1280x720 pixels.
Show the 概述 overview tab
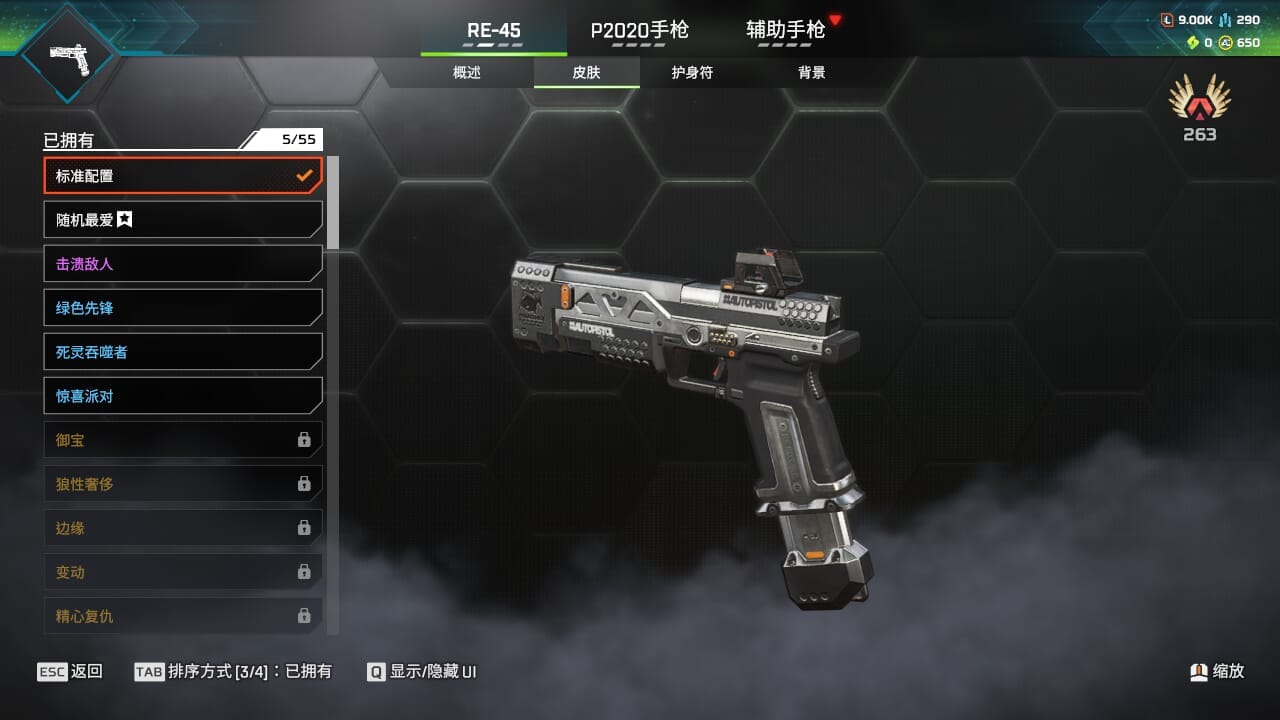[467, 73]
